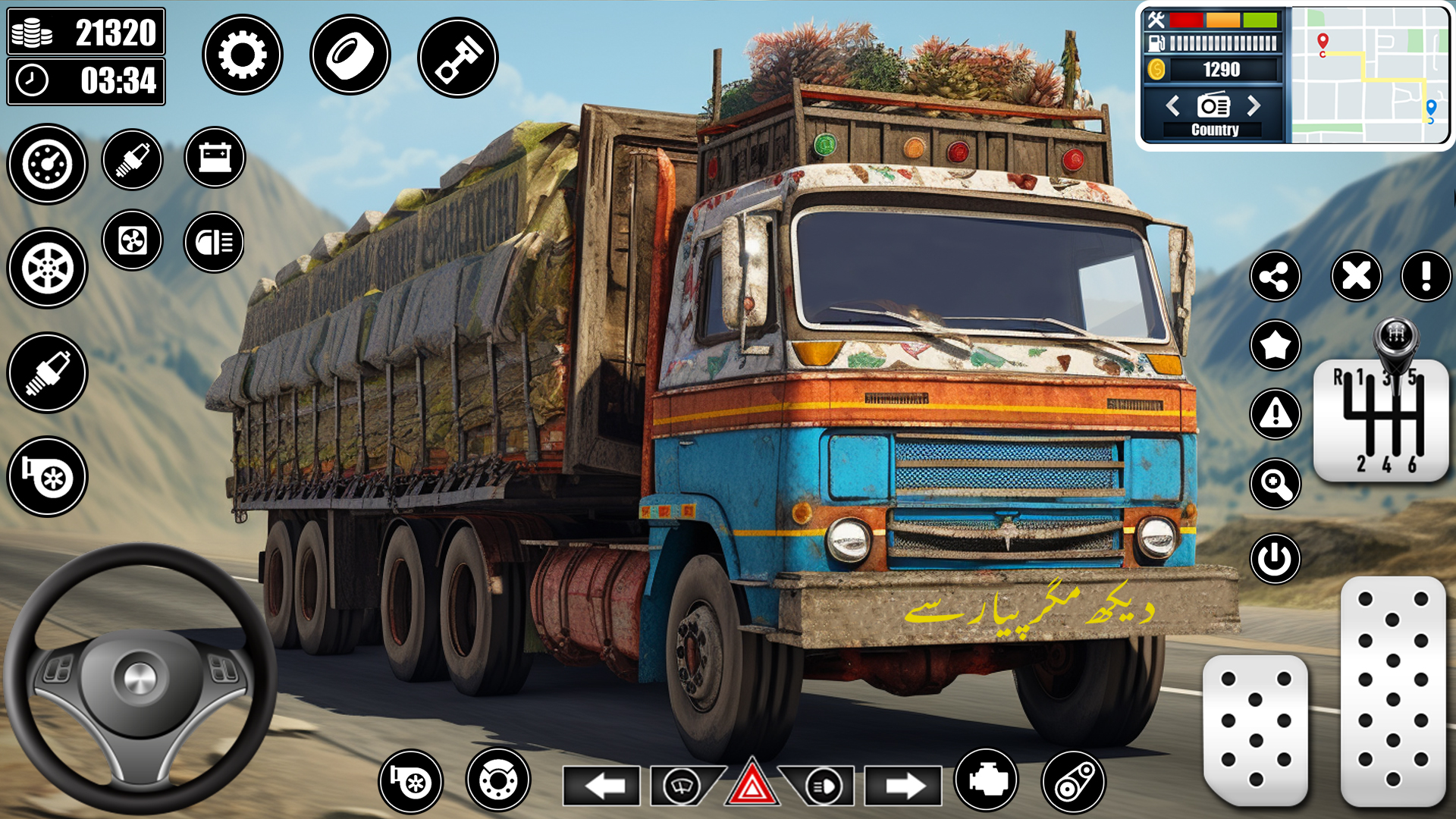Click the left chevron on Country selector
The image size is (1456, 819).
(x=1174, y=106)
